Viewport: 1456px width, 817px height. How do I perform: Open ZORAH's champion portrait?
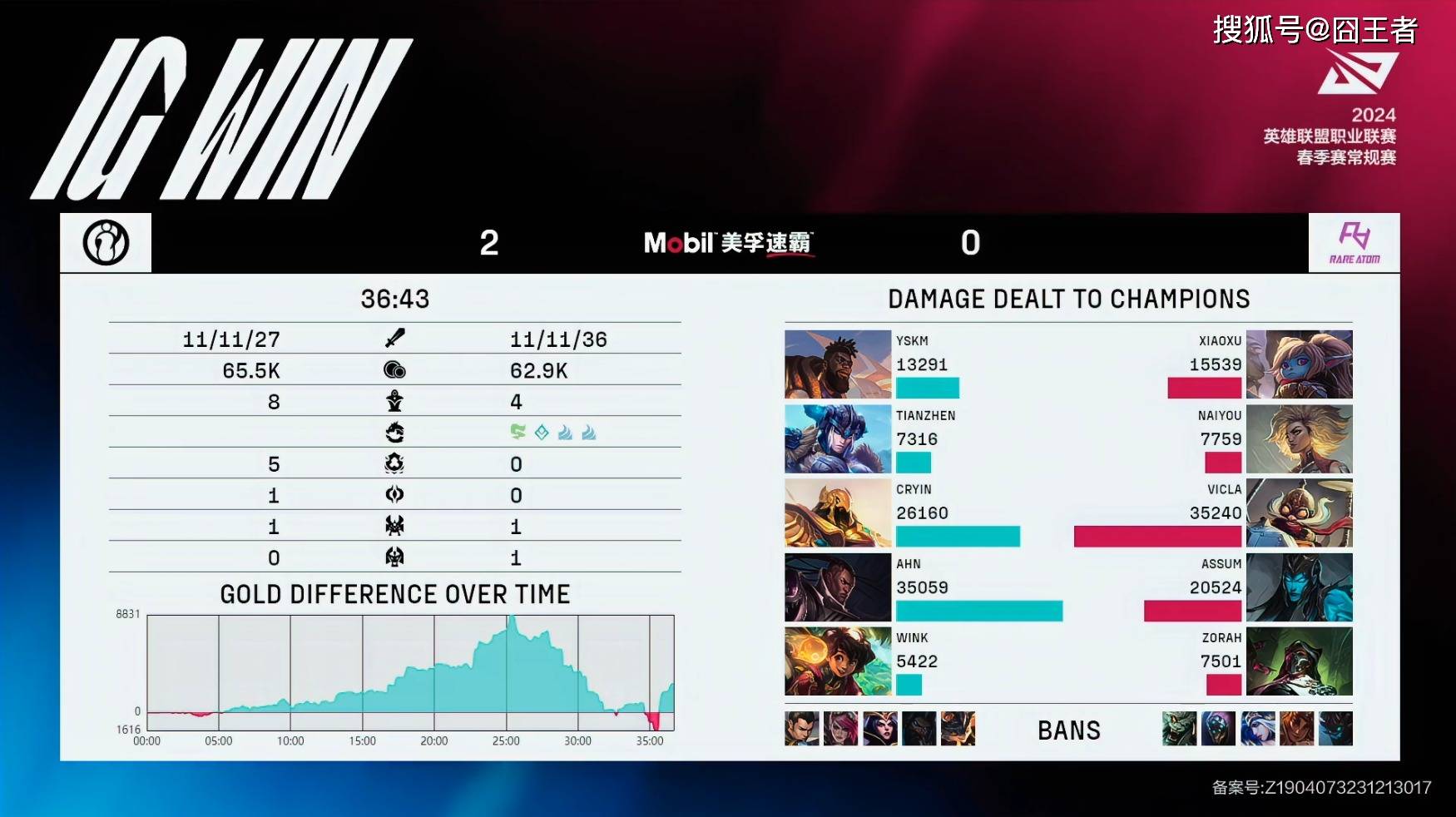(x=1299, y=661)
